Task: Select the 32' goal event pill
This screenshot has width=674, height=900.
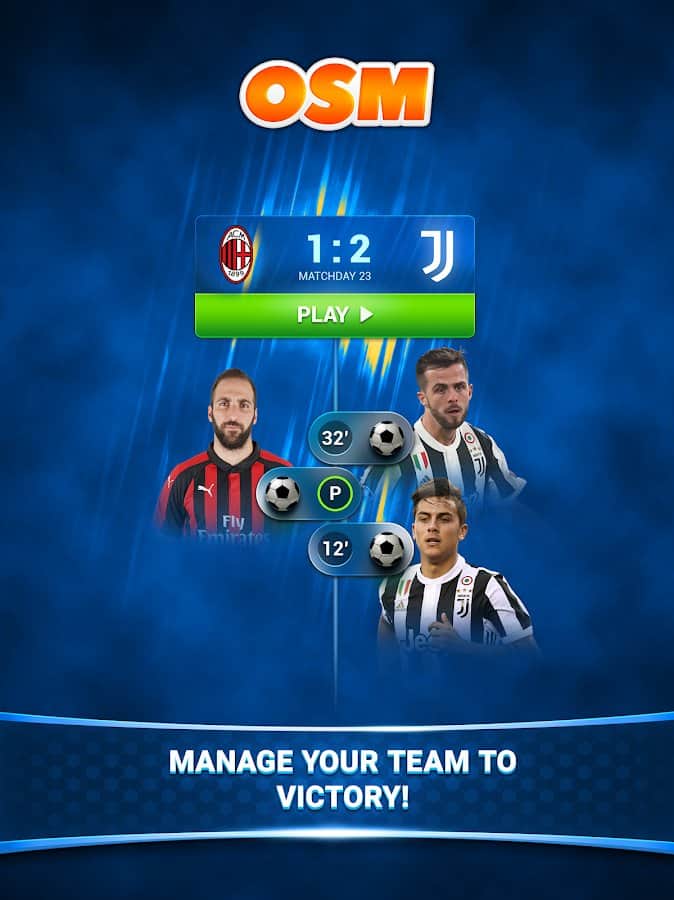Action: 361,438
